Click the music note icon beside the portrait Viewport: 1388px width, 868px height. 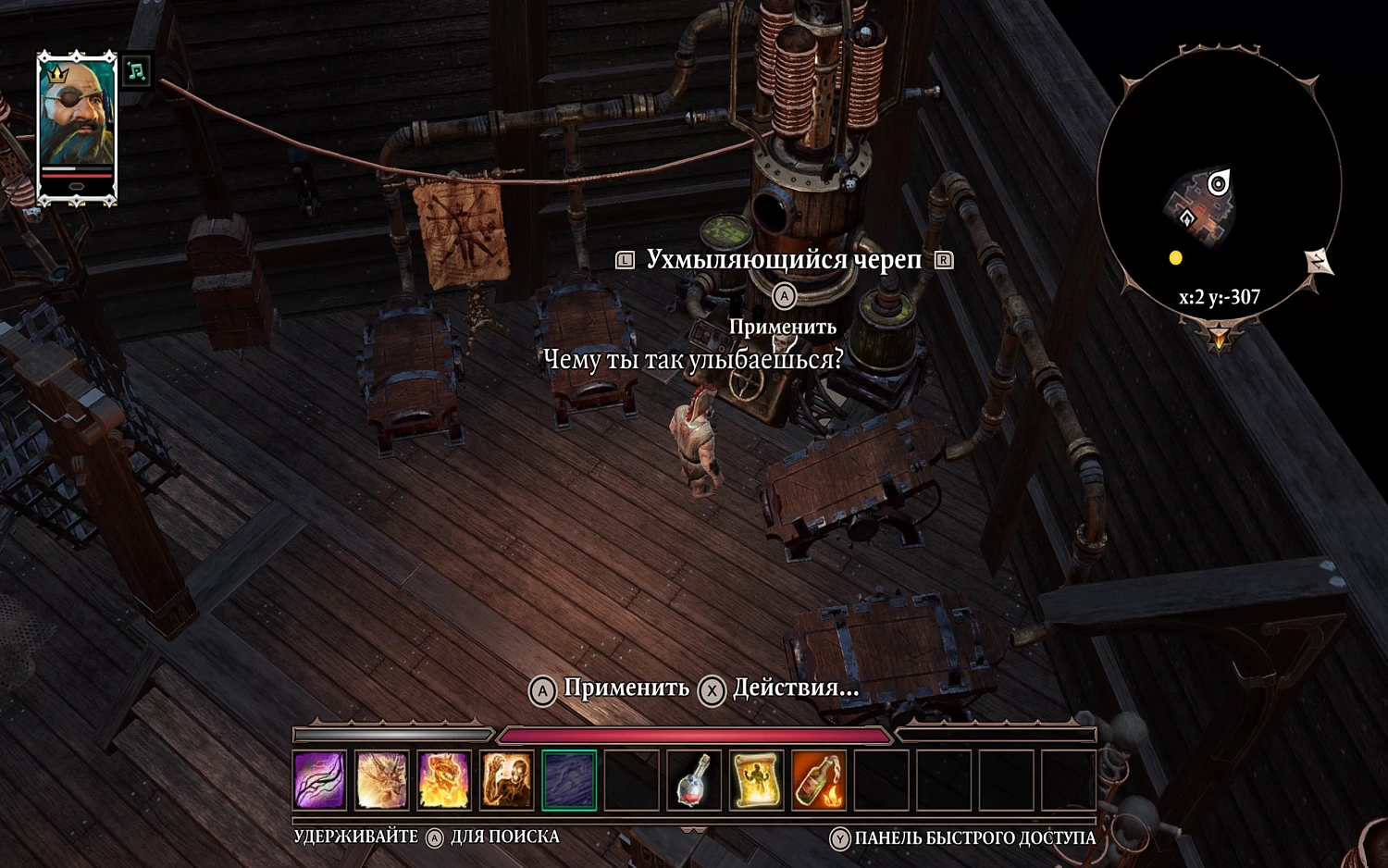coord(135,70)
